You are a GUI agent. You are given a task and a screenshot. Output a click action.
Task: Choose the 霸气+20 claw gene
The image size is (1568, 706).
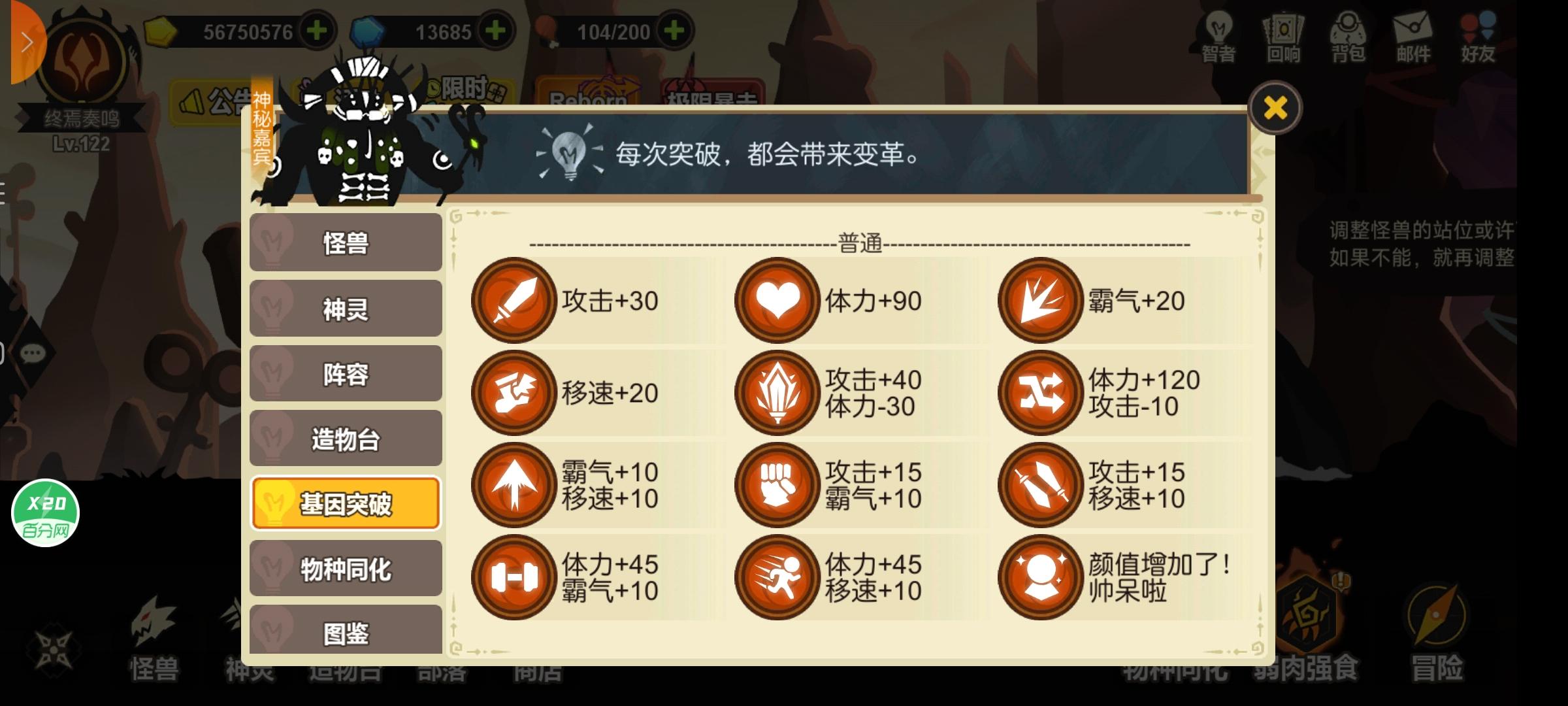click(1040, 301)
